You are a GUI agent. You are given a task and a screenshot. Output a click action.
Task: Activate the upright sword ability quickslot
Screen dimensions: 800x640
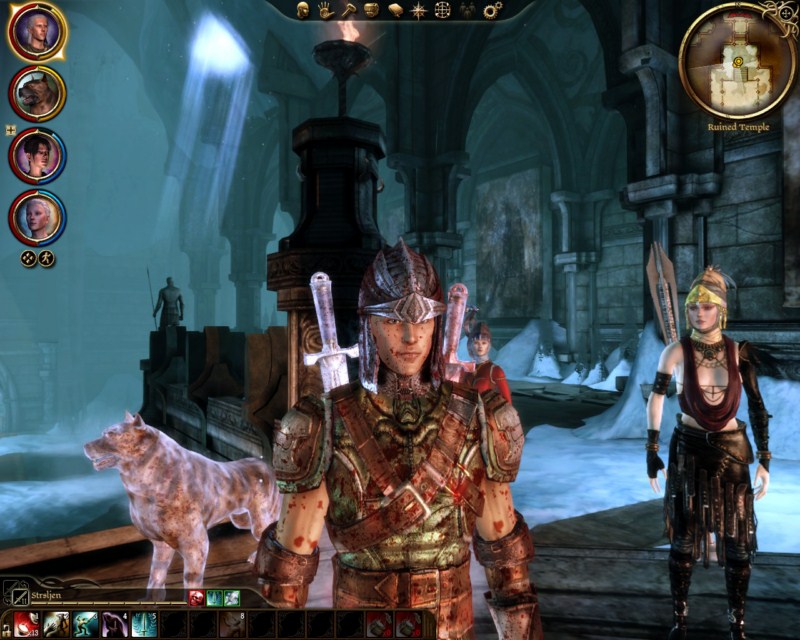pos(144,625)
